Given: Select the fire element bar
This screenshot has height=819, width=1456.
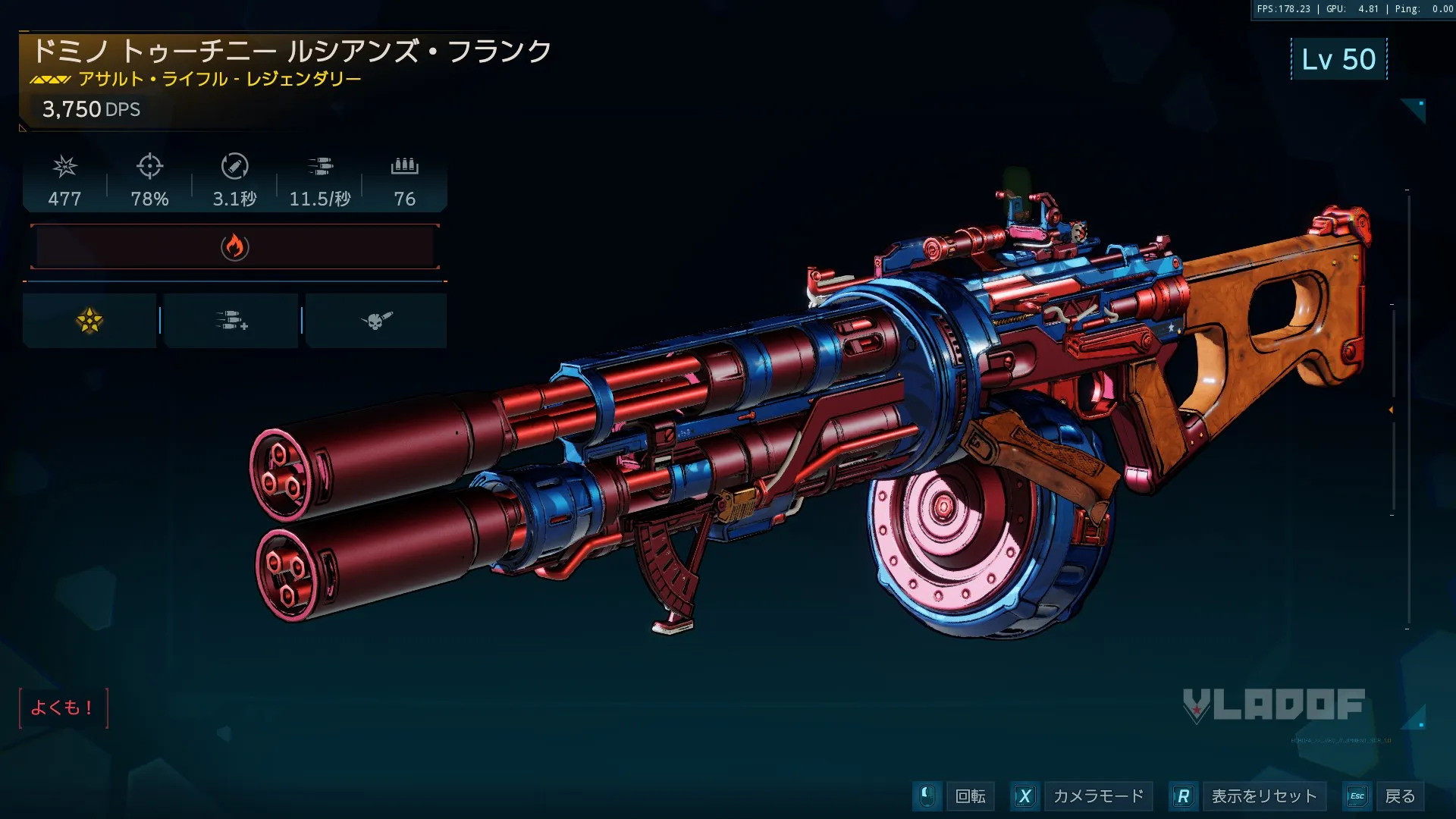Looking at the screenshot, I should [x=235, y=247].
